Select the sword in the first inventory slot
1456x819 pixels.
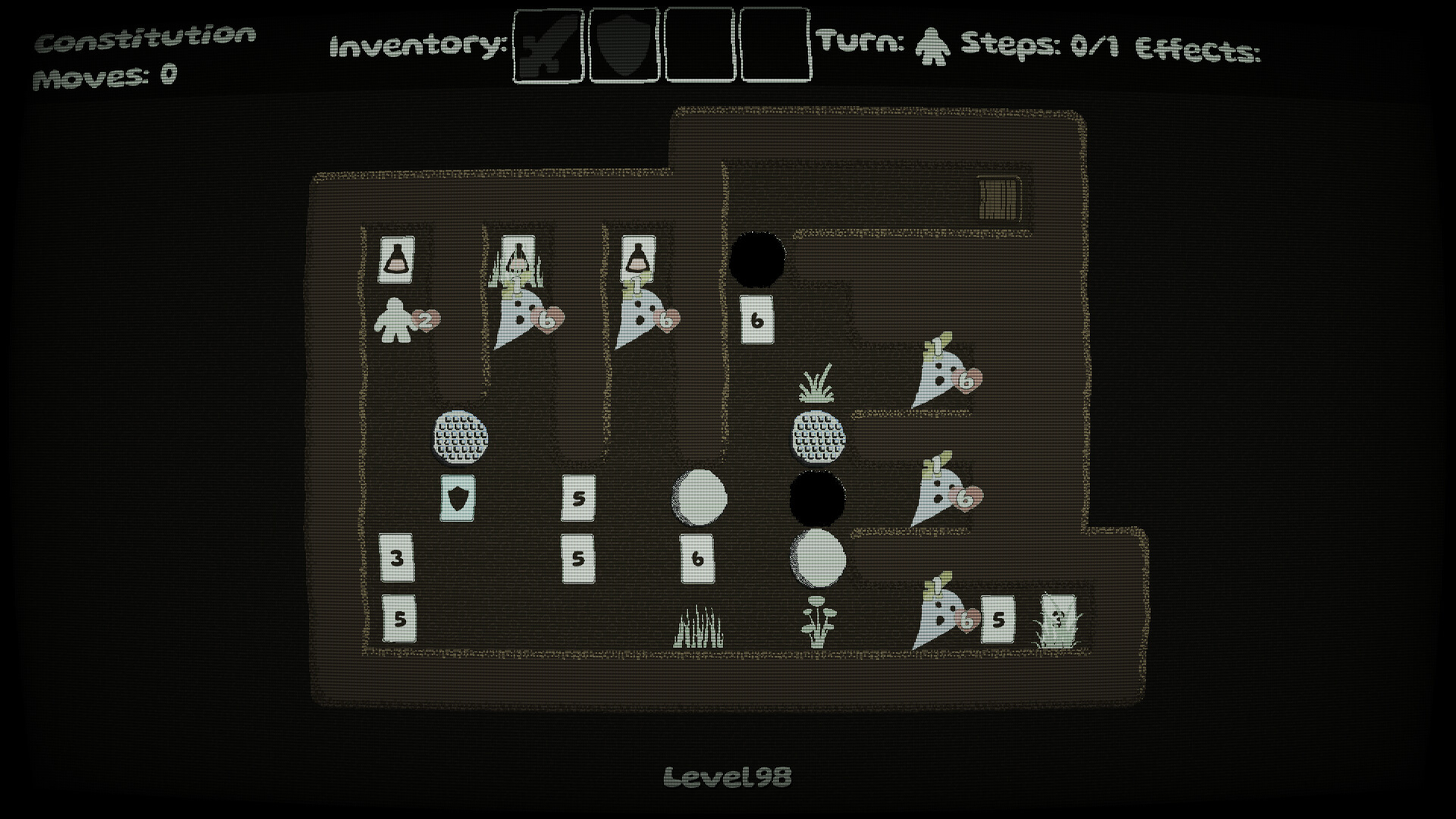coord(548,44)
